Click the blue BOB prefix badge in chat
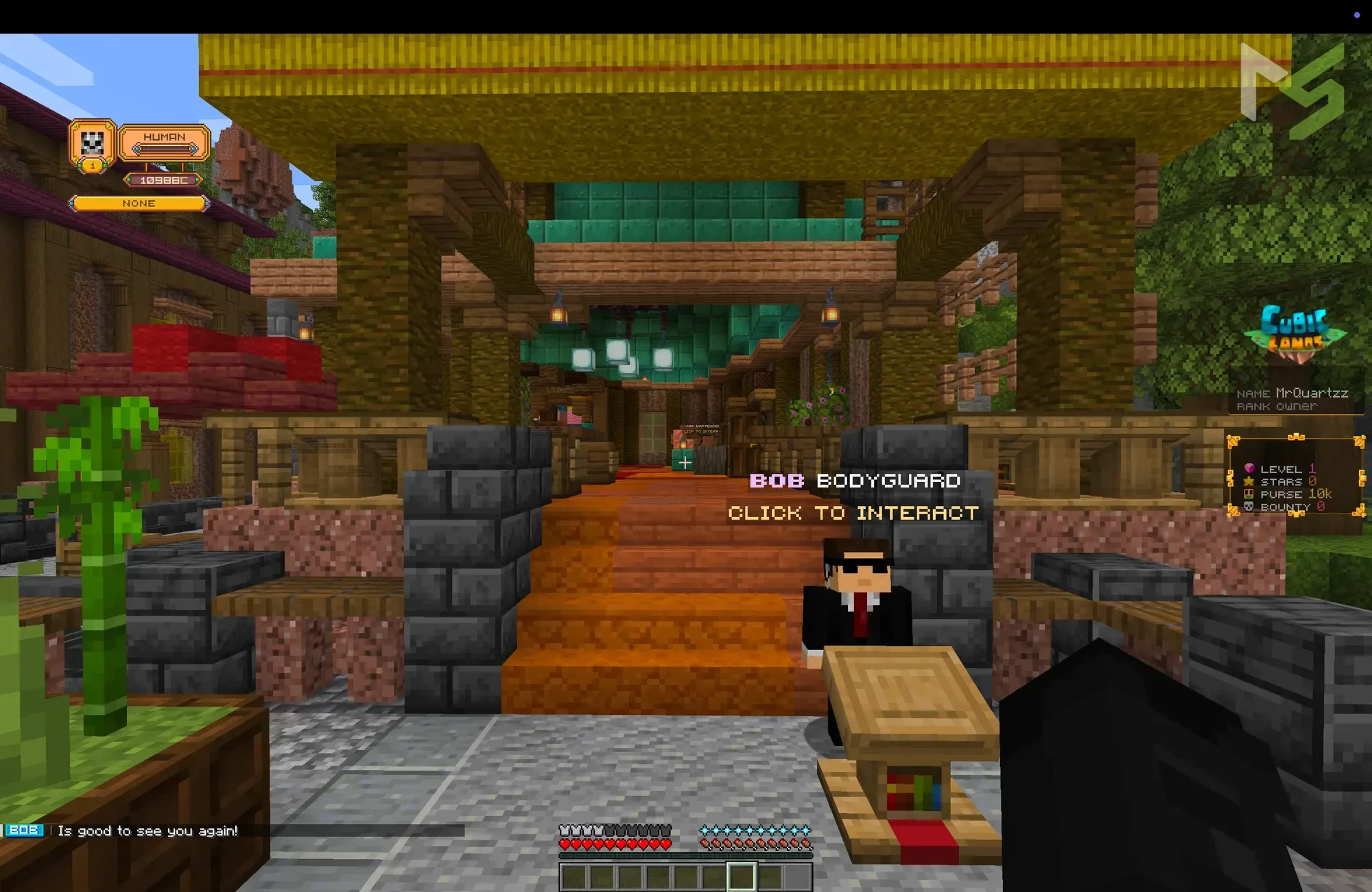This screenshot has width=1372, height=892. coord(26,830)
